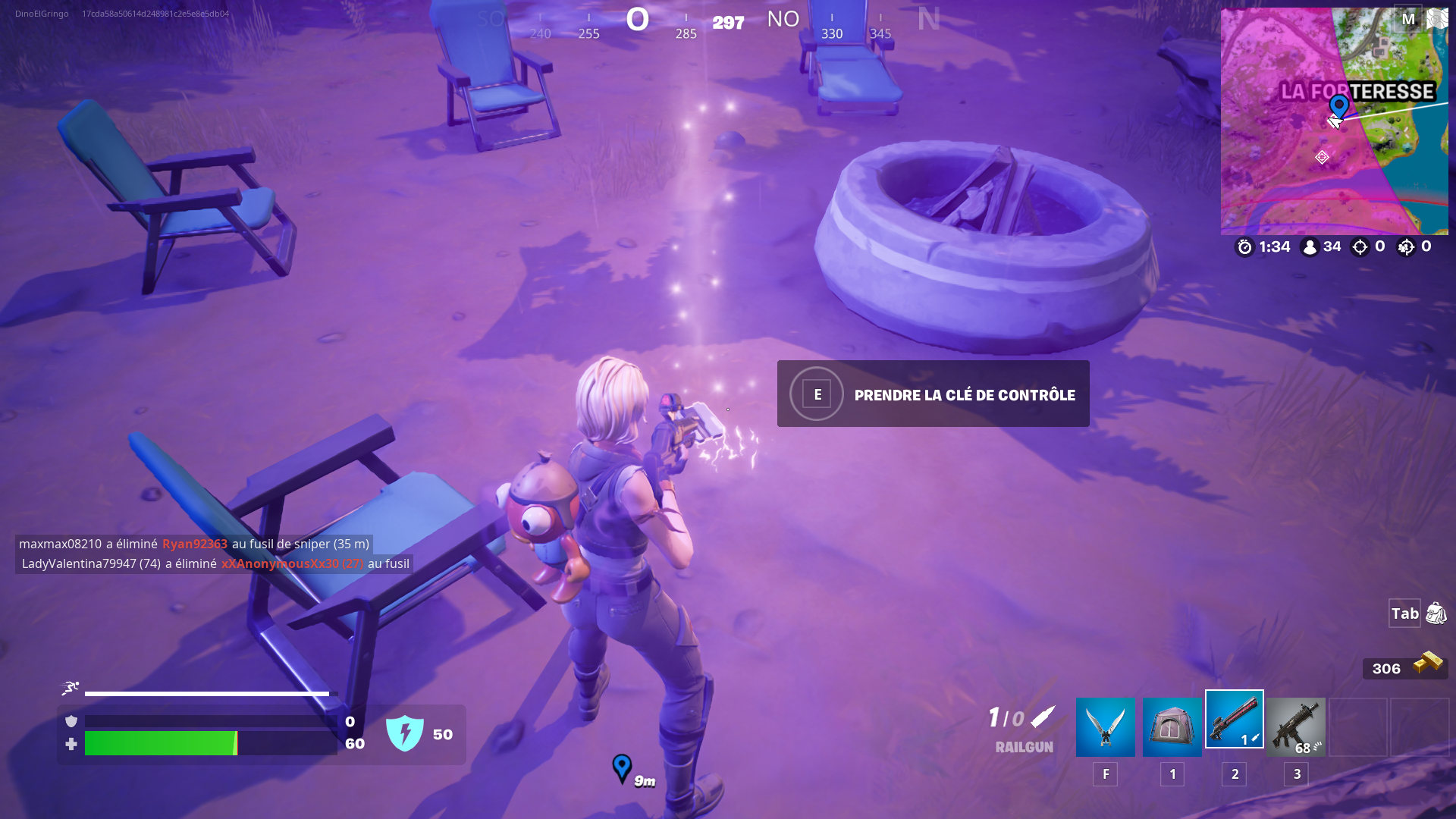Select the tent item in slot 1

[x=1172, y=726]
